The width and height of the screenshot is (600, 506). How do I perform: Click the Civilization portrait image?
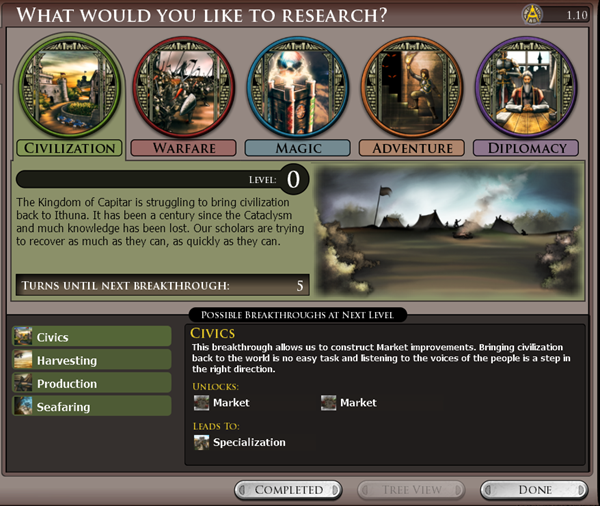pos(70,88)
